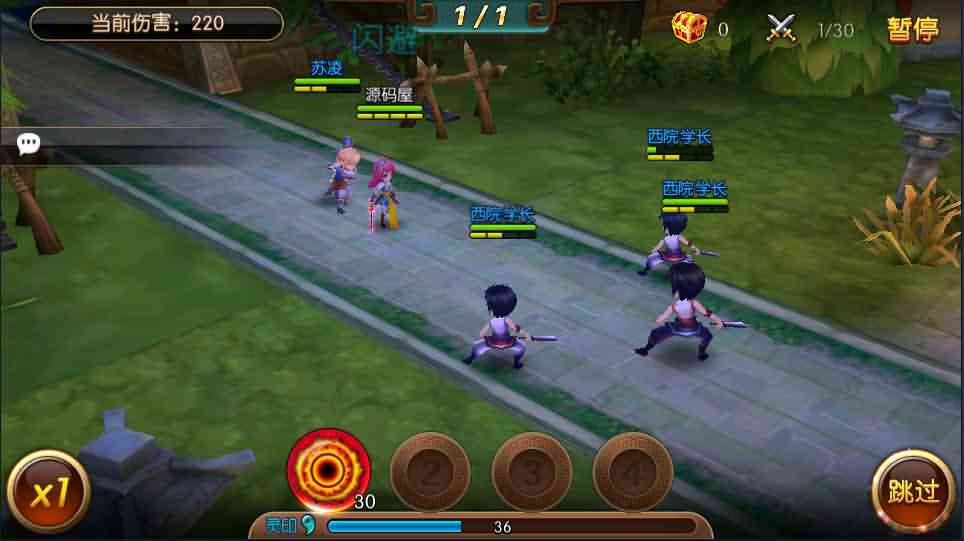Select the locked skill slot numbered 2
Viewport: 964px width, 541px height.
coord(430,471)
